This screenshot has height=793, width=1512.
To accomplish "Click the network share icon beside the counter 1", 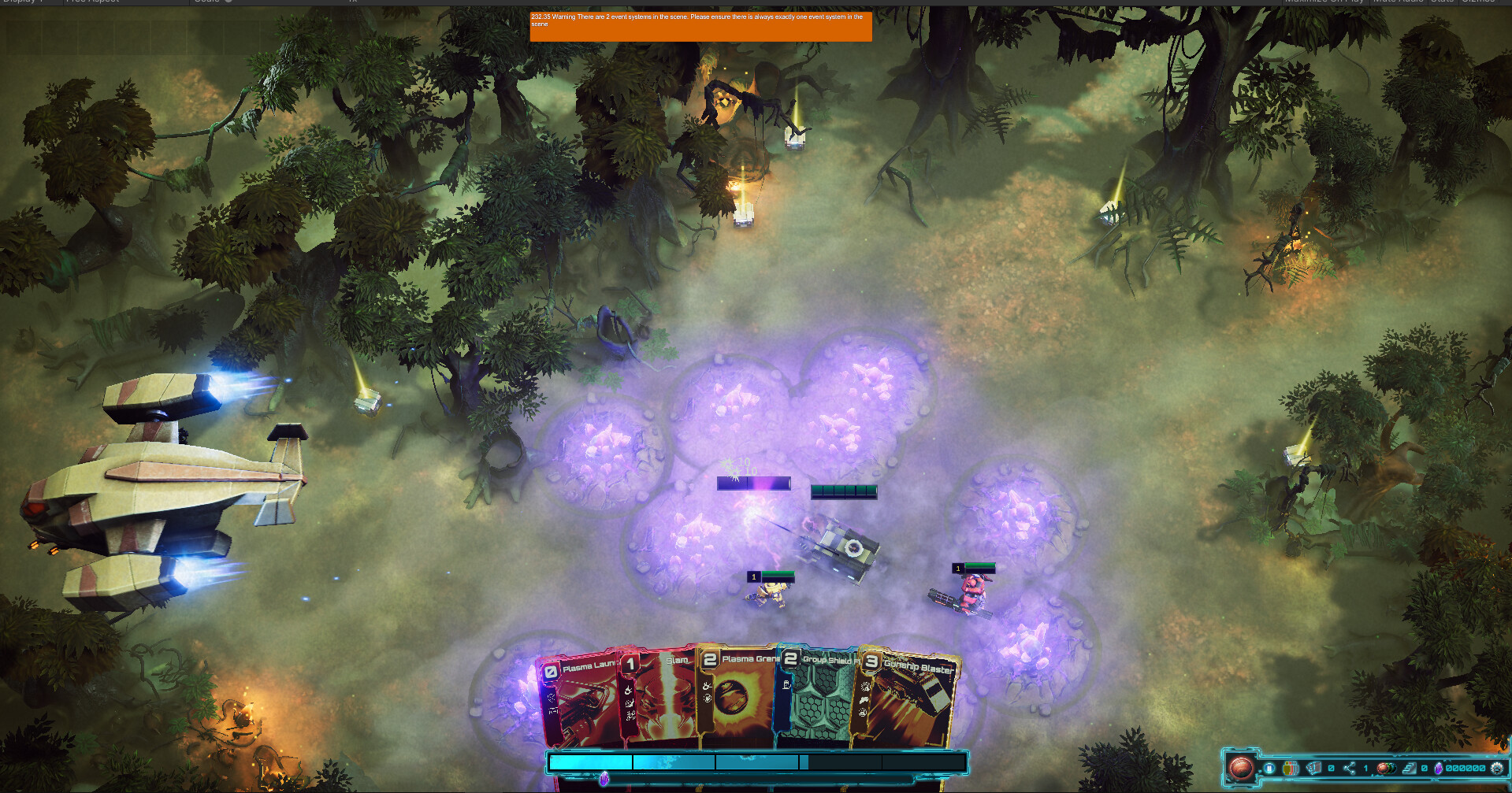I will (1350, 768).
